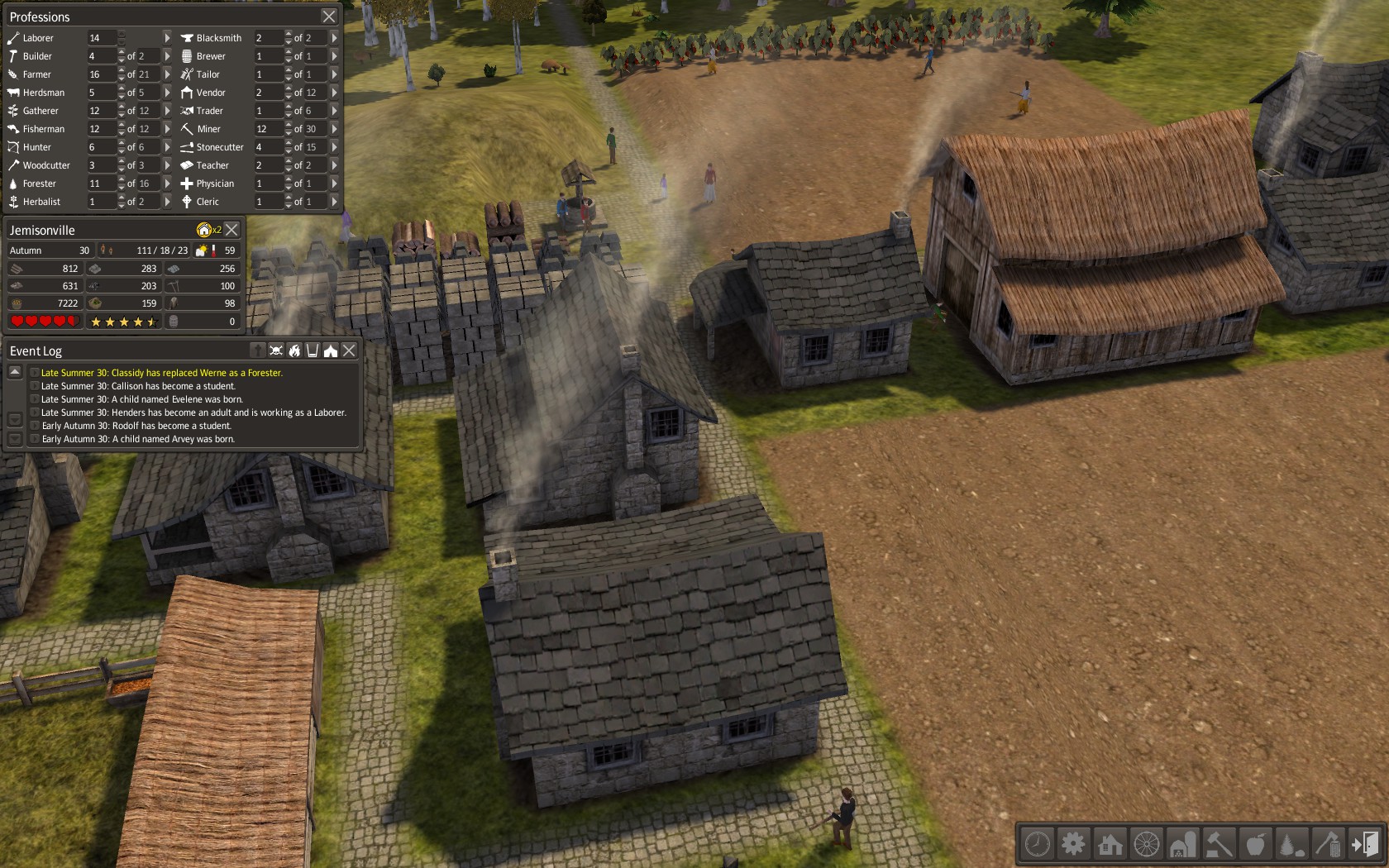Open the wagon wheel roads menu
Image resolution: width=1389 pixels, height=868 pixels.
tap(1146, 844)
